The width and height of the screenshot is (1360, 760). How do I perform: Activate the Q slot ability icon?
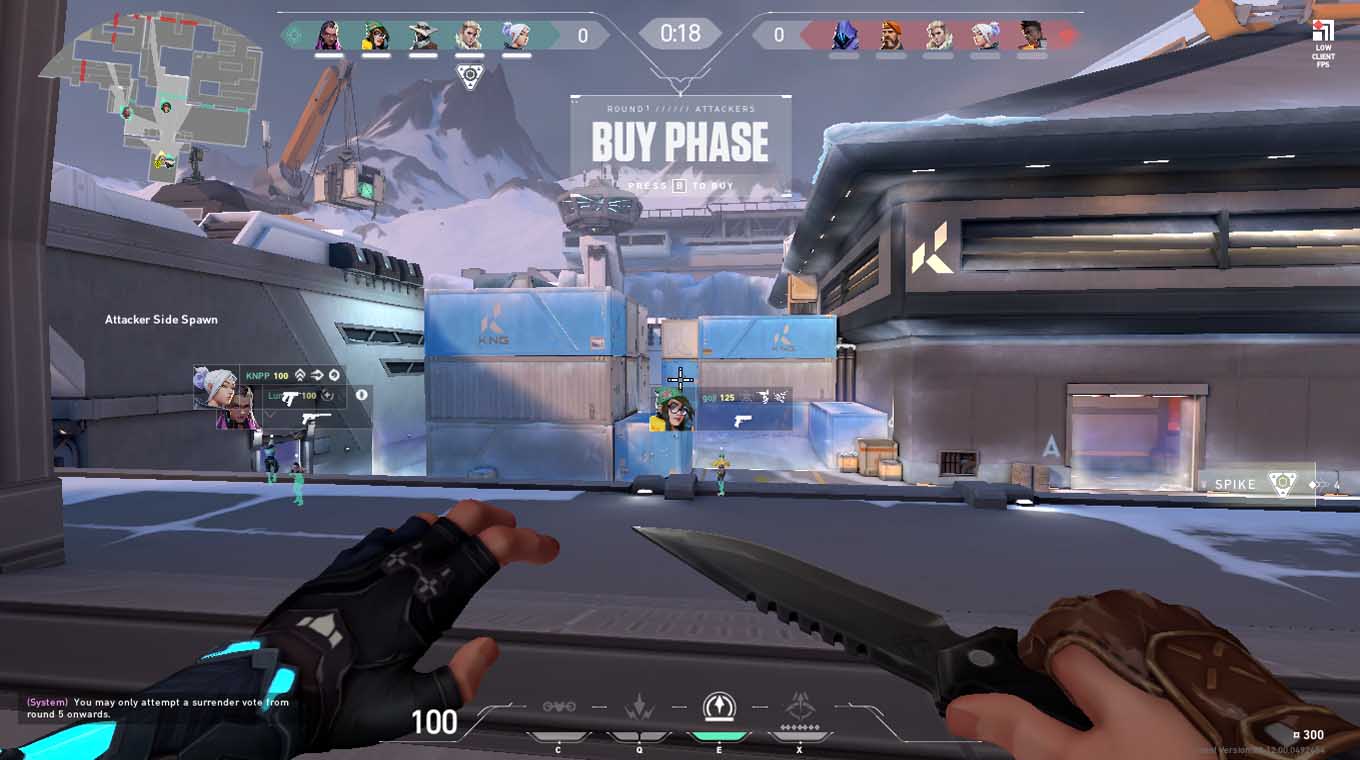click(x=638, y=708)
